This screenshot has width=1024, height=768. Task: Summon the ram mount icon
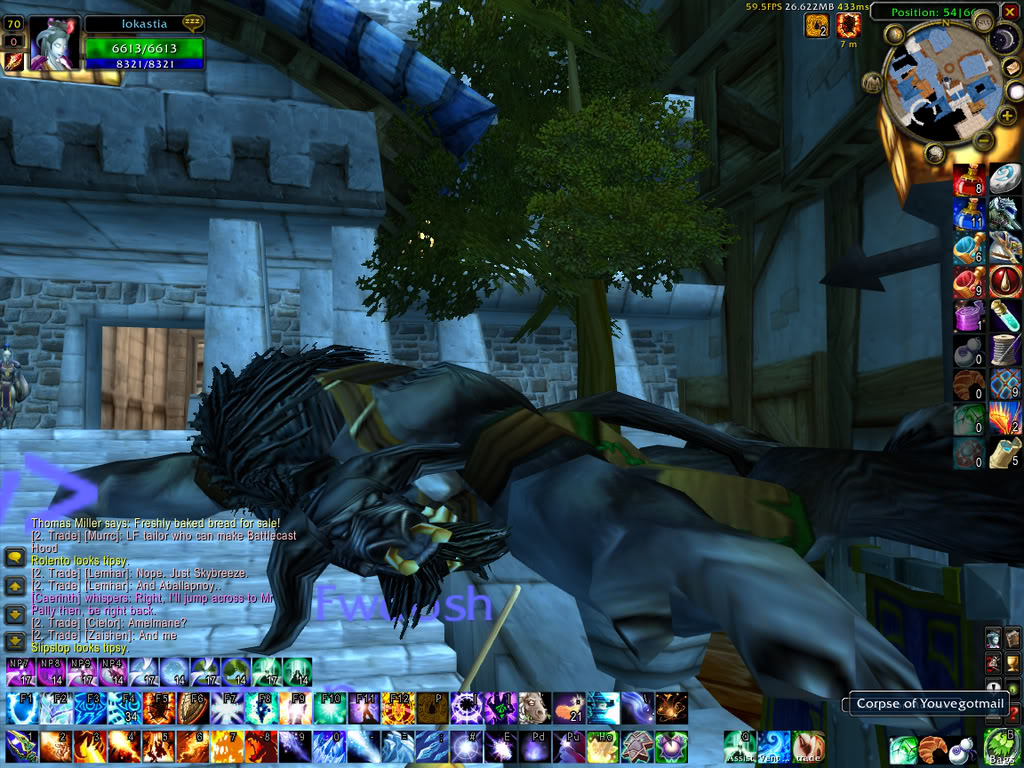[534, 708]
